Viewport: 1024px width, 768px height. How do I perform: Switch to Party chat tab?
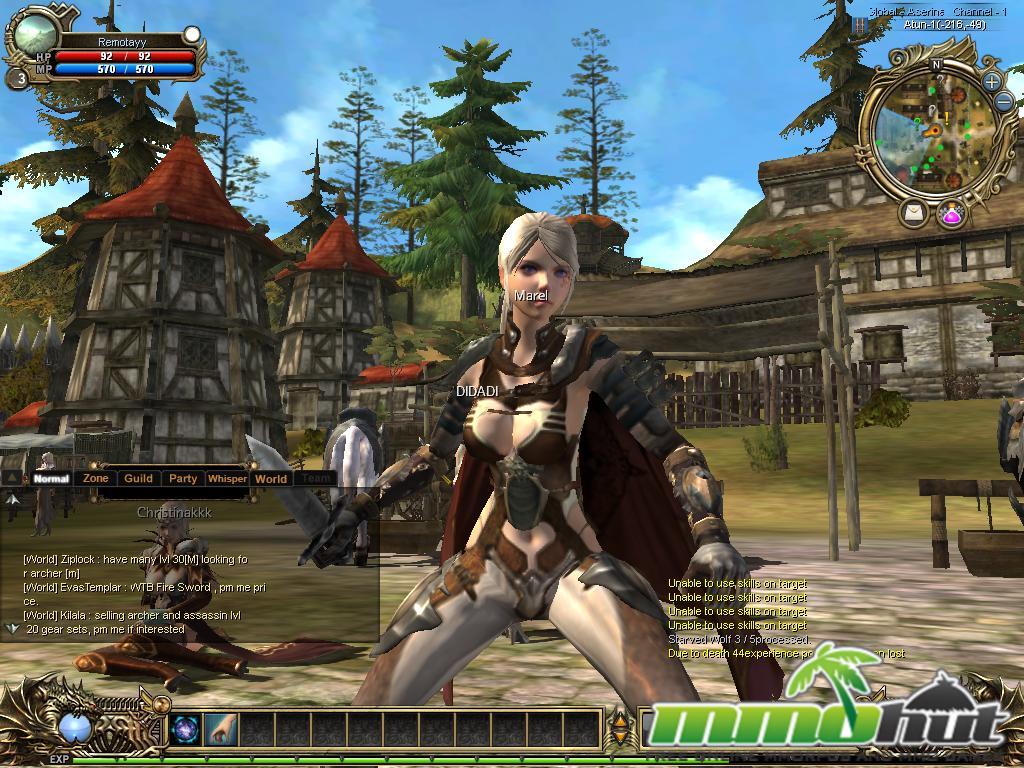click(x=183, y=479)
